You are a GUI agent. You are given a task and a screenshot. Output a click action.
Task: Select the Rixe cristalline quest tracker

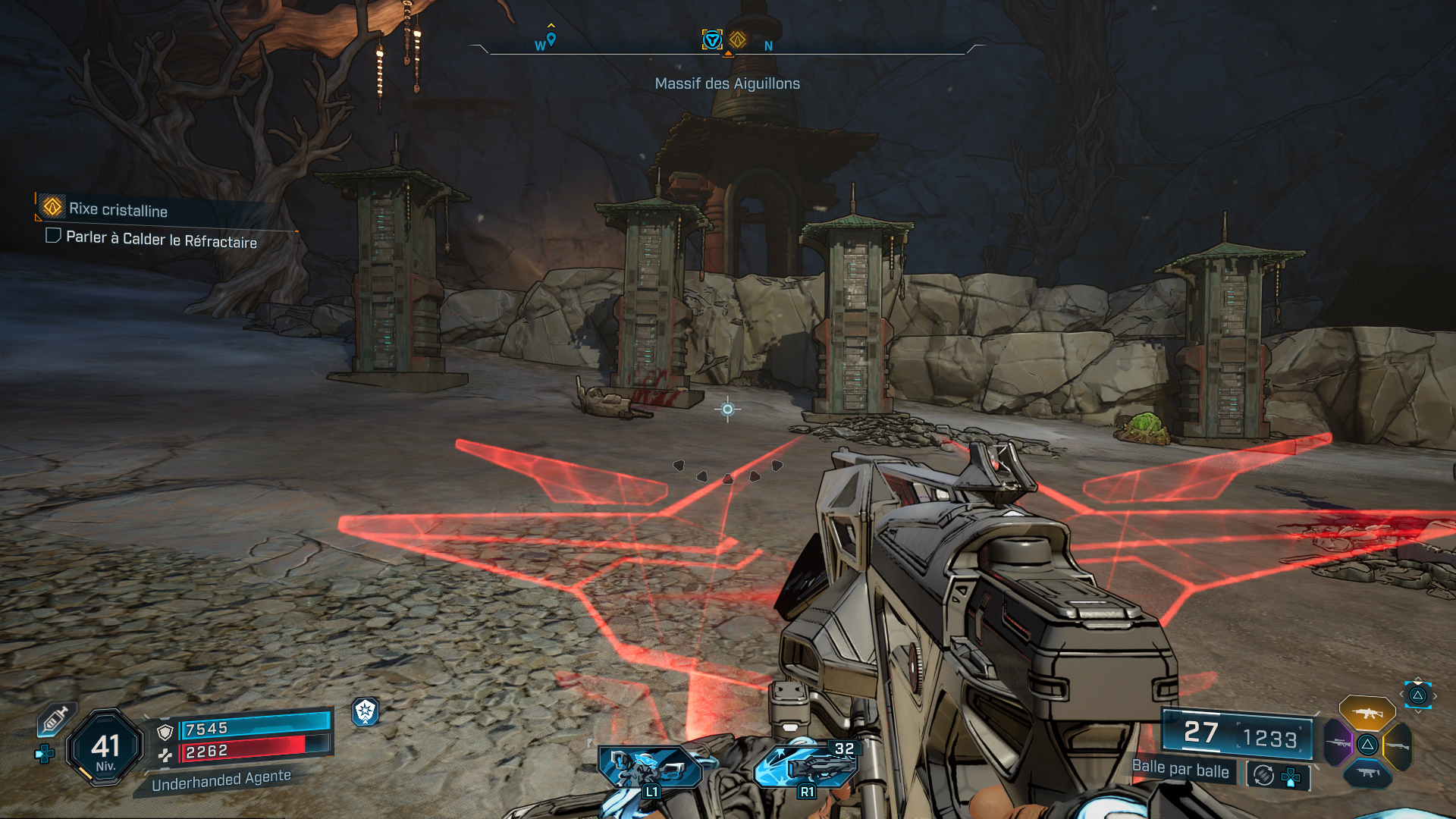pos(118,209)
